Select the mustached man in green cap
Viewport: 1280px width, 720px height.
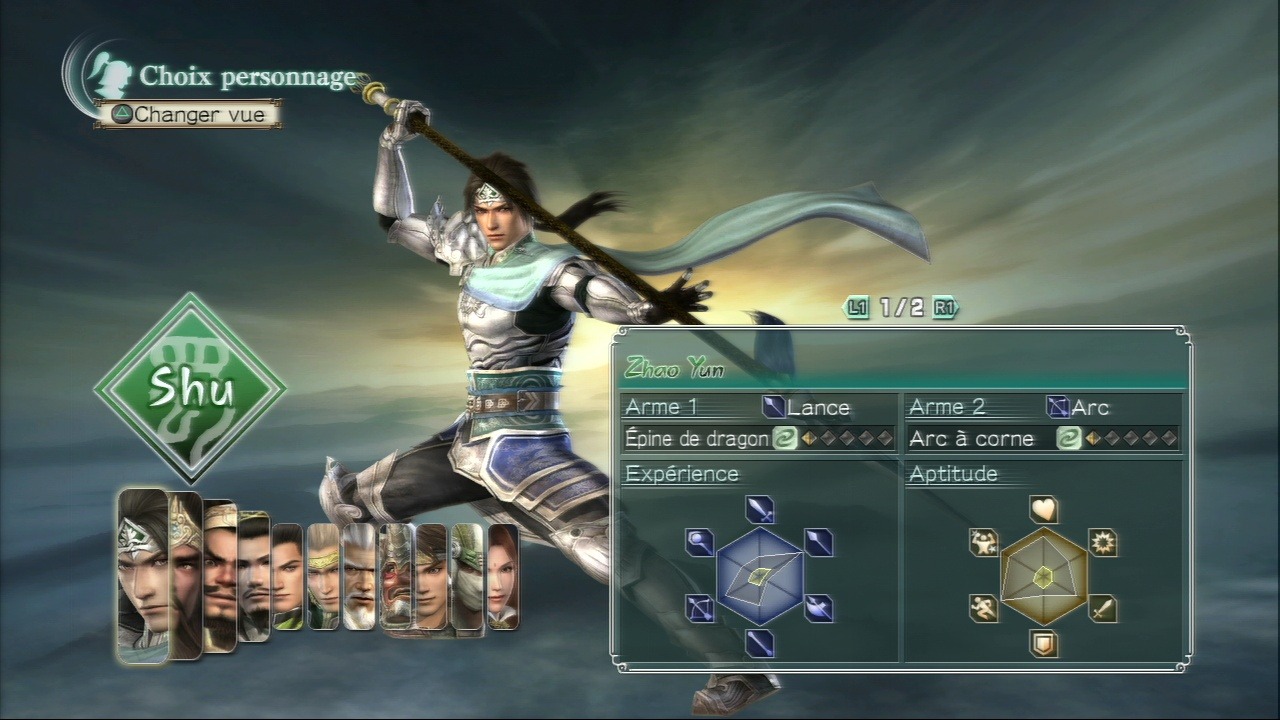coord(254,577)
